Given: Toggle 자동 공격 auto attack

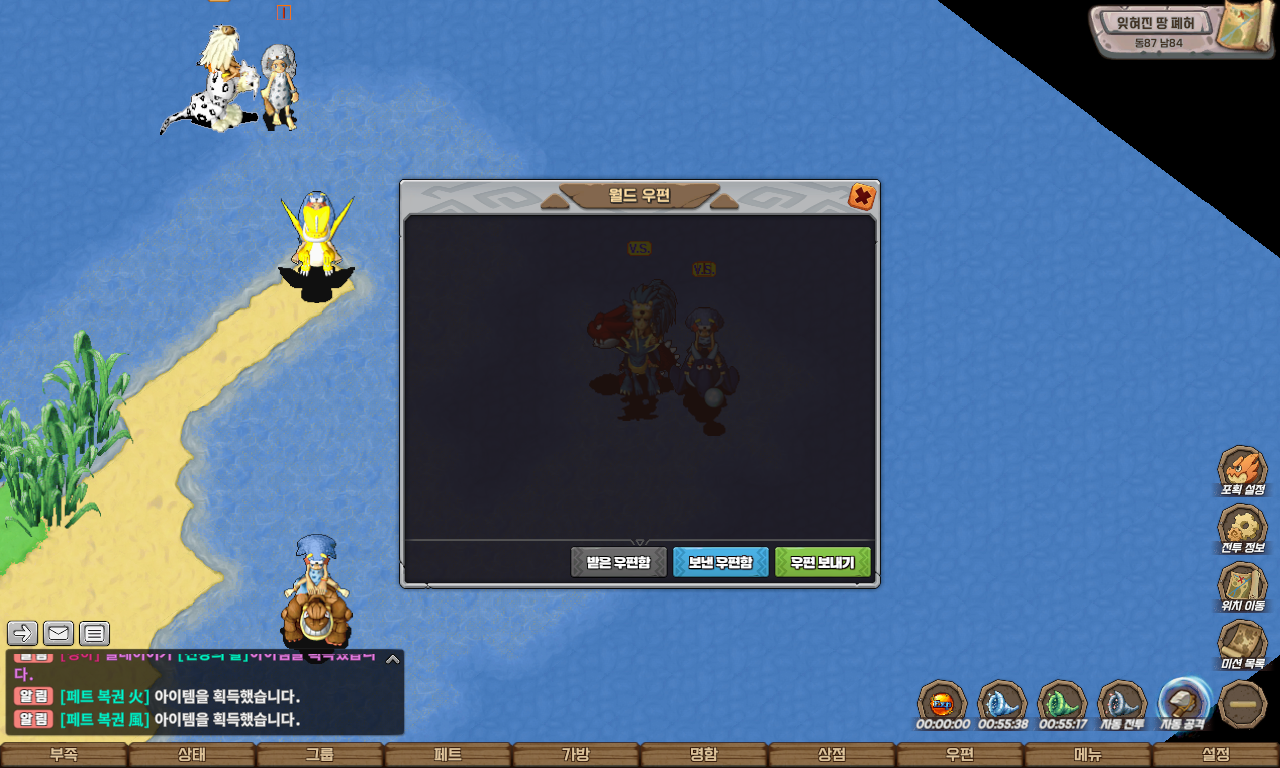Looking at the screenshot, I should [1183, 704].
